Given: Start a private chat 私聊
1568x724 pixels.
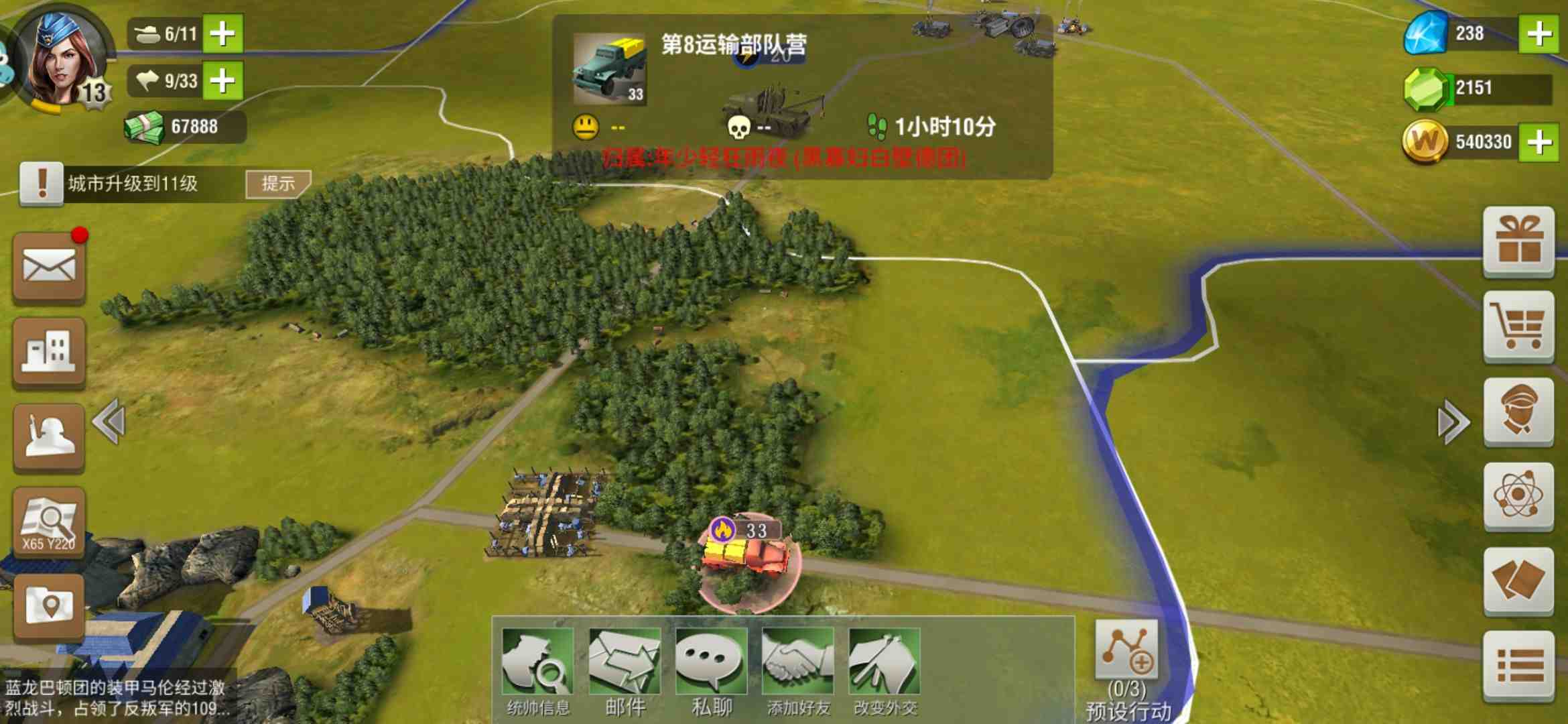Looking at the screenshot, I should [x=711, y=670].
